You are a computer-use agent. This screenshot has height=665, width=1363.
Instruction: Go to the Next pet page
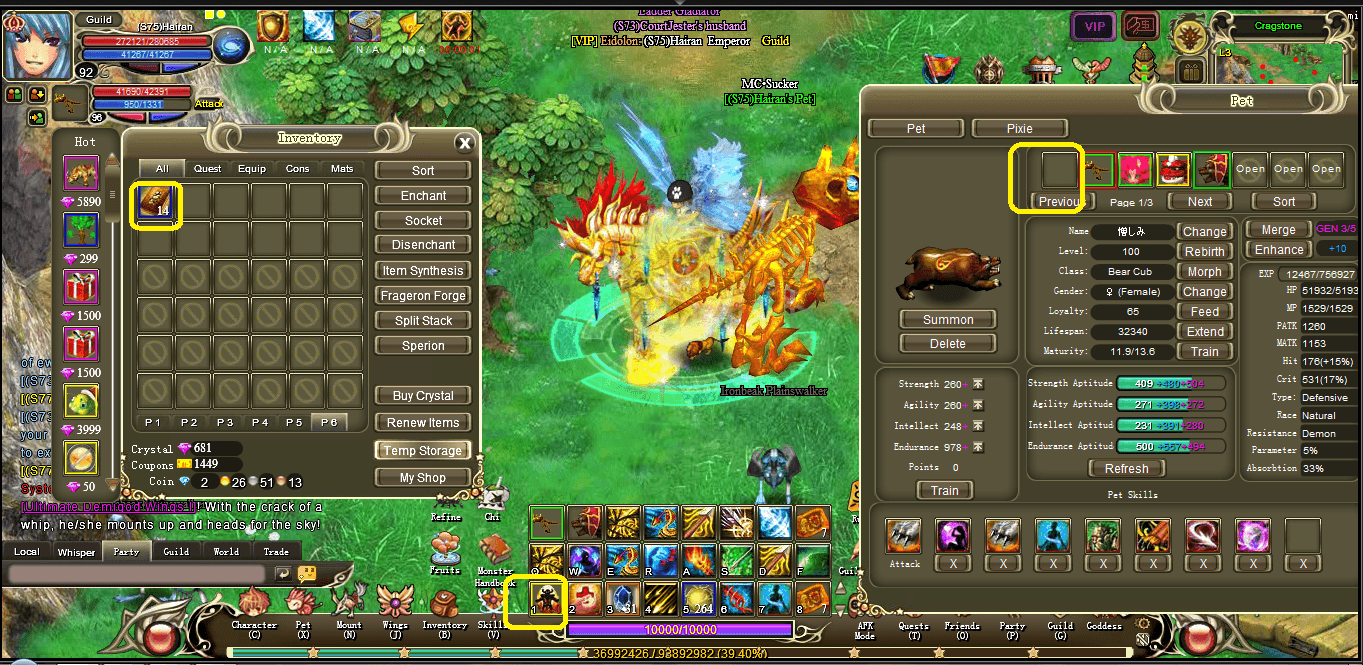[x=1200, y=202]
